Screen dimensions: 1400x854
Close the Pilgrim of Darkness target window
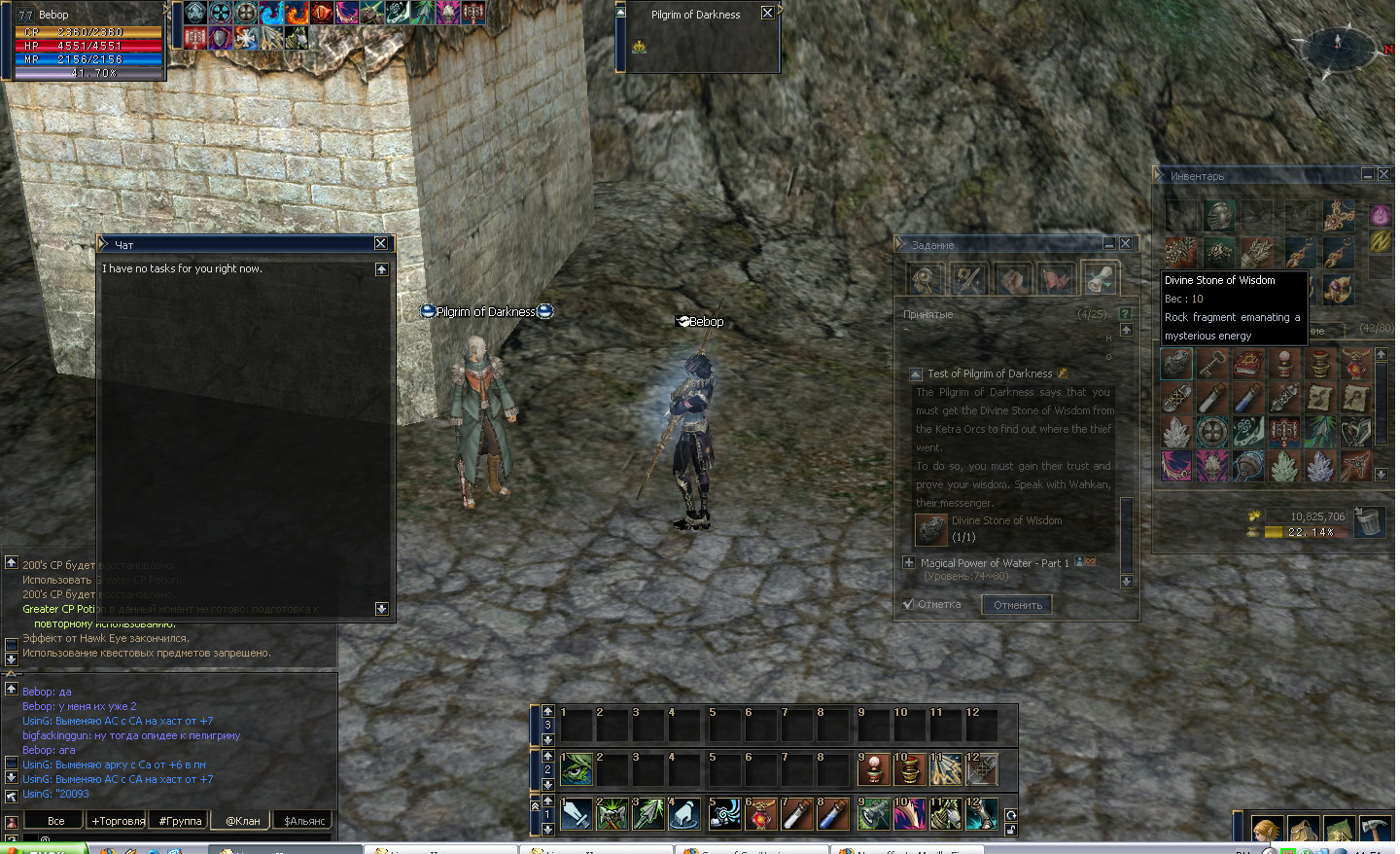pos(767,14)
